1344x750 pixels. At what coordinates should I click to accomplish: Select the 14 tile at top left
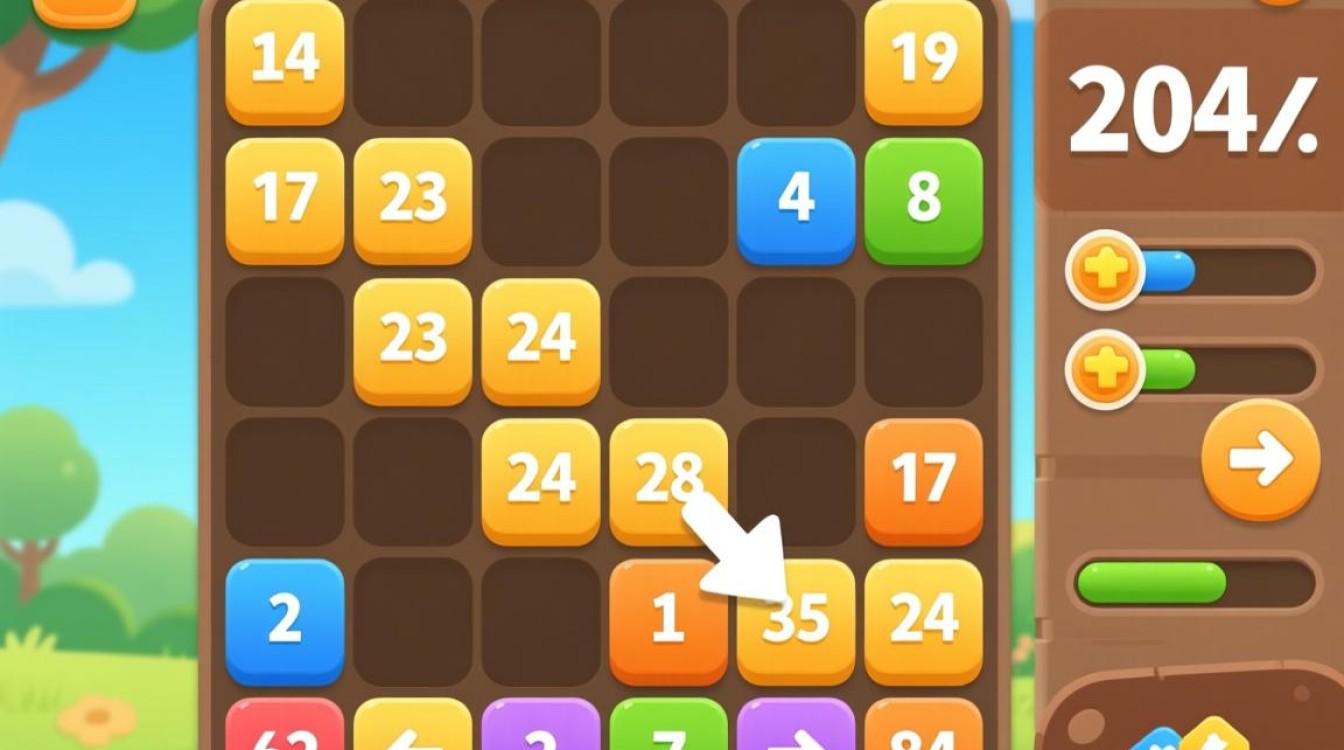[x=283, y=60]
